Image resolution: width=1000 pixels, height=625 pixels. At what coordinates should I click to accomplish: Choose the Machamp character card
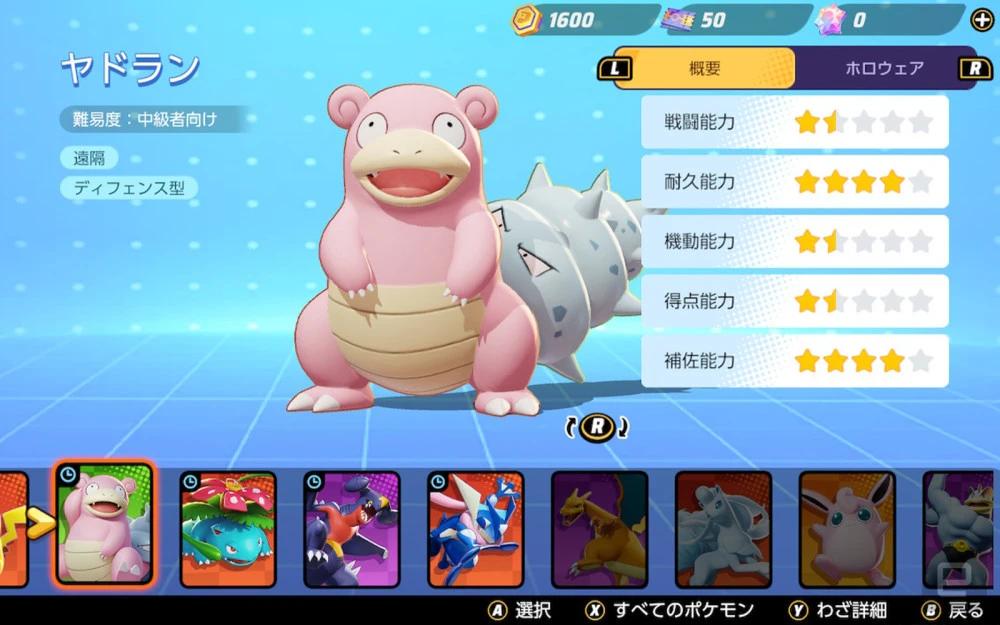coord(960,529)
